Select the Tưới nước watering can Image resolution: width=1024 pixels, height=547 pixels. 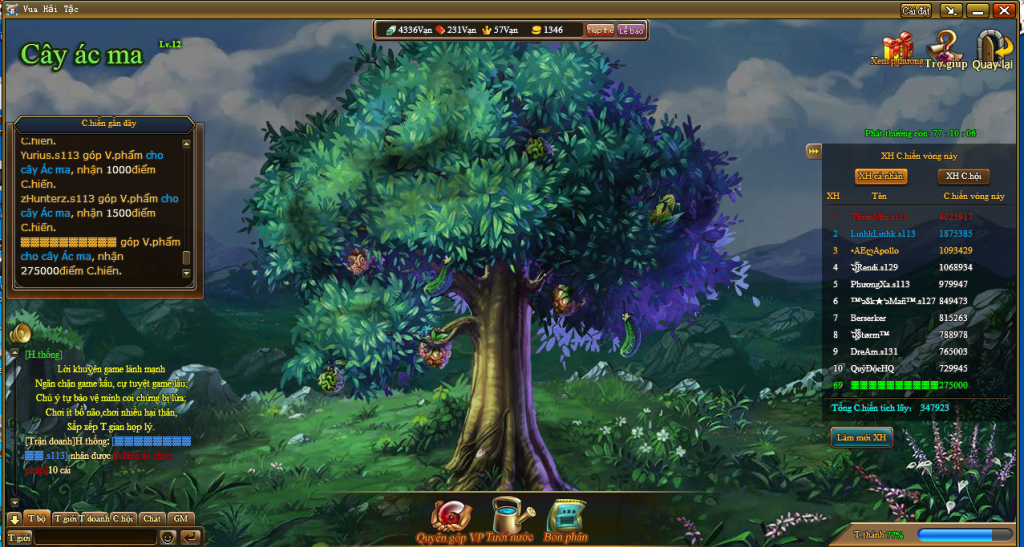tap(510, 518)
